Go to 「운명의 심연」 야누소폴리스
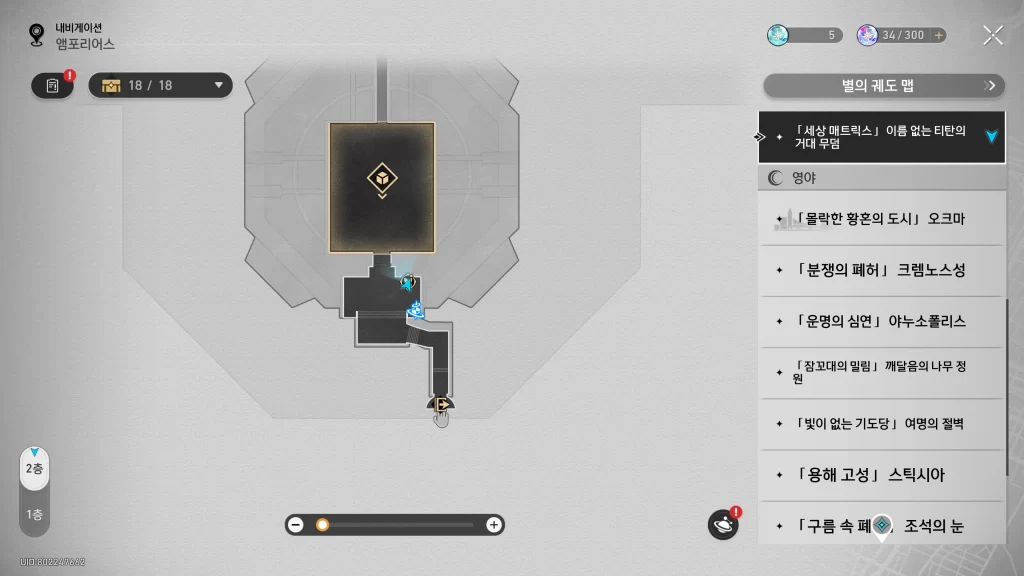The width and height of the screenshot is (1024, 576). click(x=880, y=321)
